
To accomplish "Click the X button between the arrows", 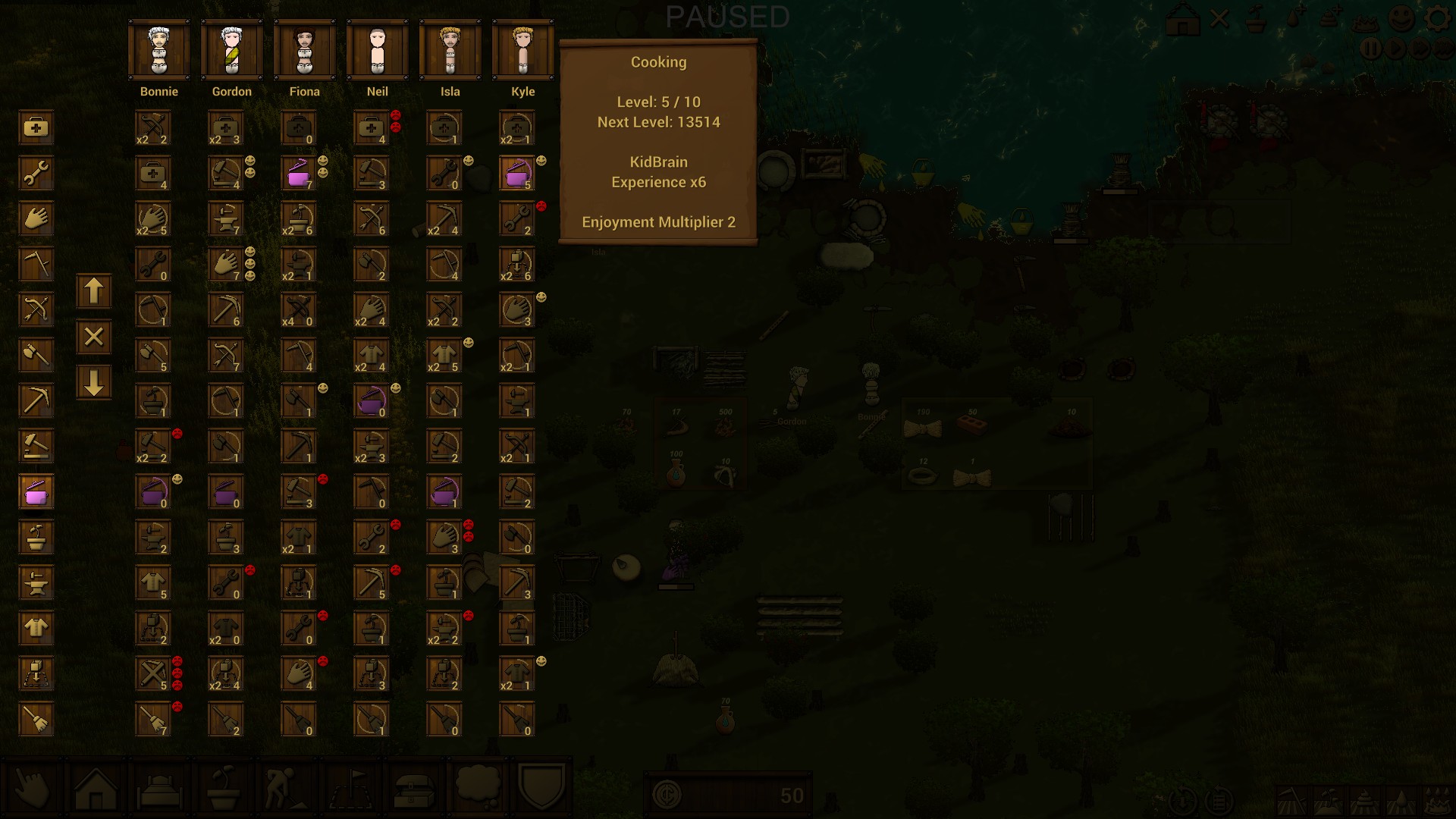I will pyautogui.click(x=93, y=337).
